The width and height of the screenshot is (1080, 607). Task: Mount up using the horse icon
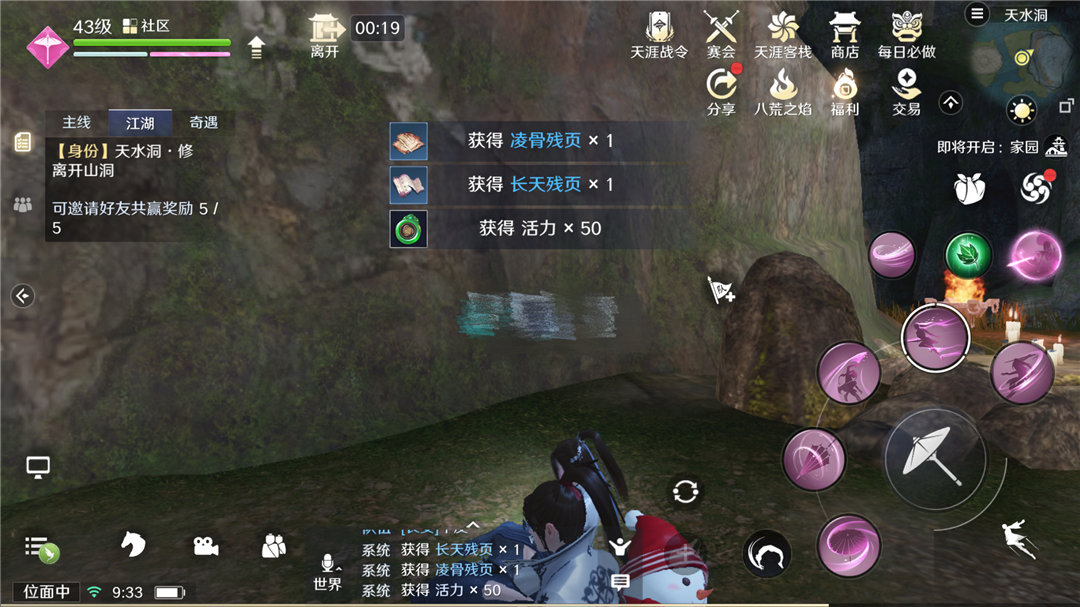click(133, 544)
